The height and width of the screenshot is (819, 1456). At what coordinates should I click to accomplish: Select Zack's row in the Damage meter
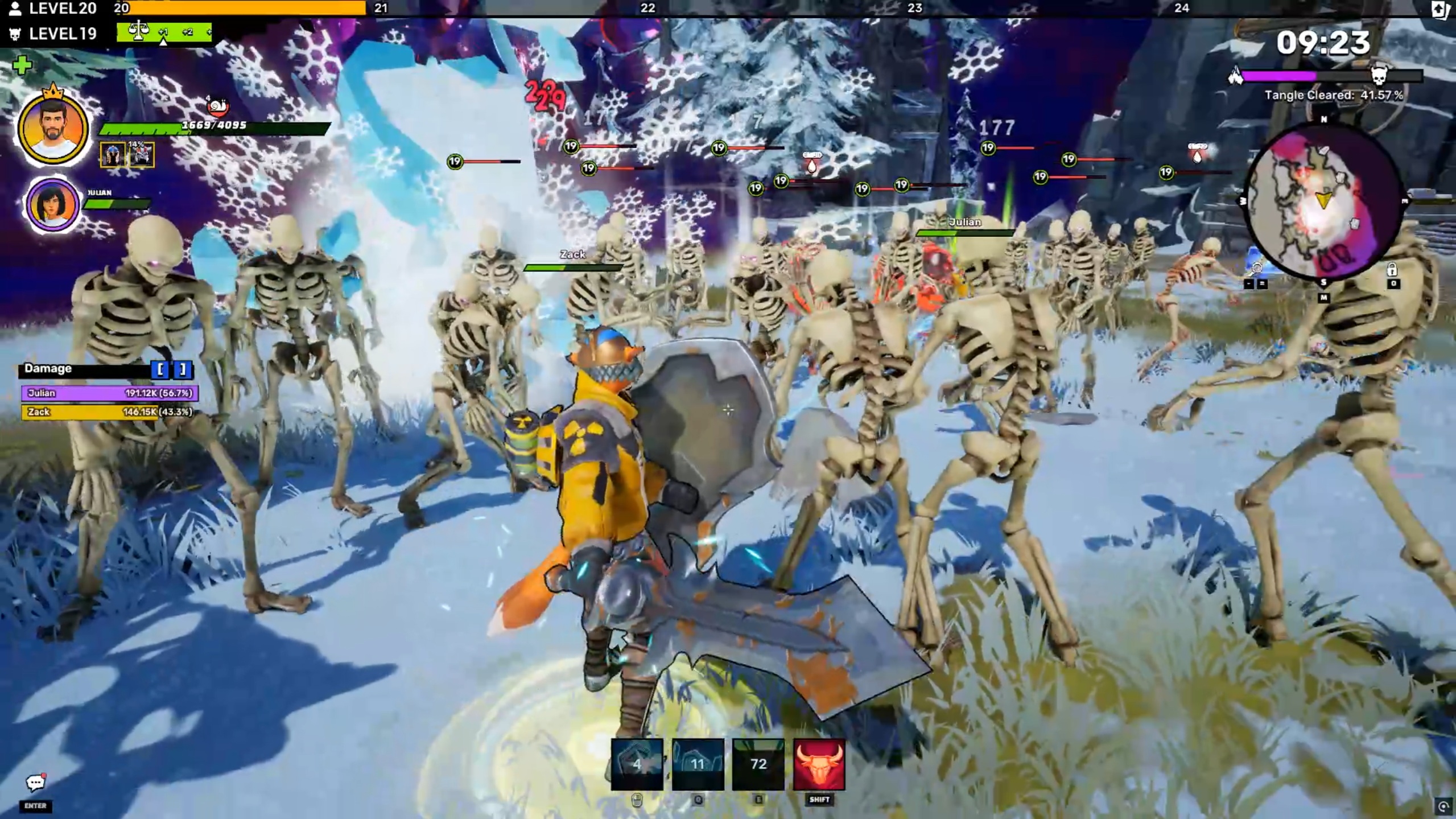tap(110, 411)
